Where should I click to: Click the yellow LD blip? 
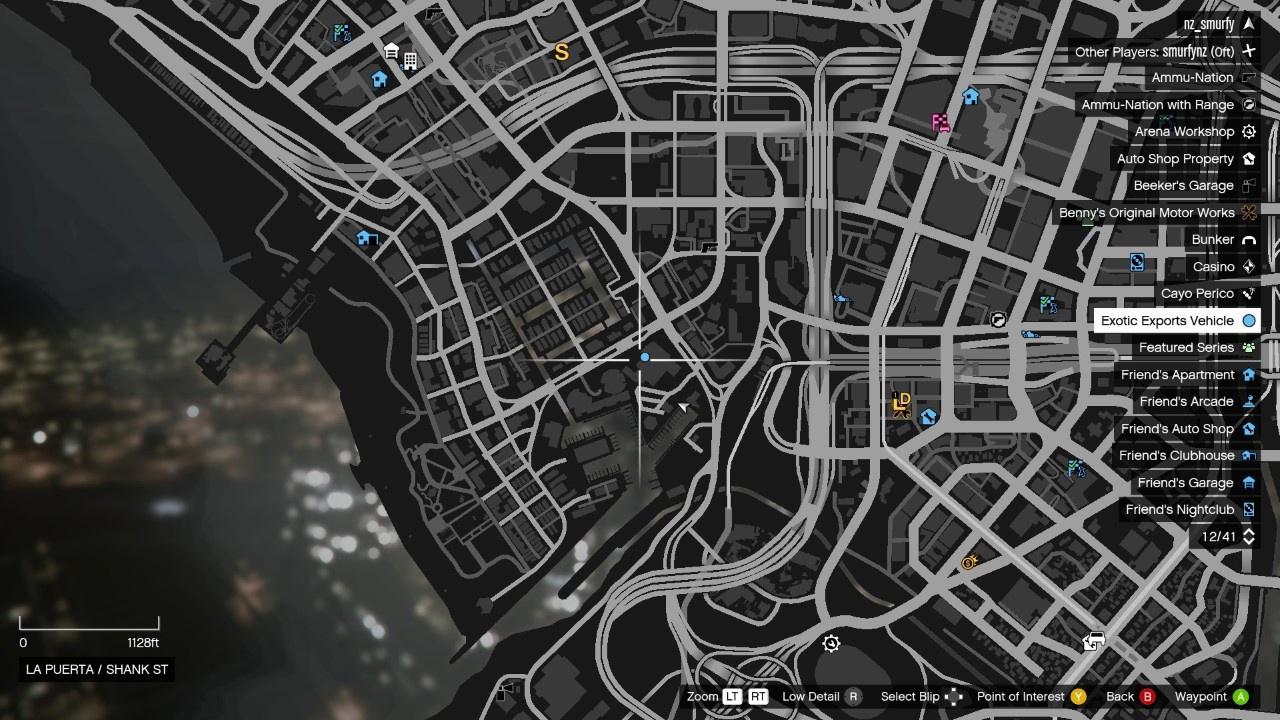tap(901, 403)
